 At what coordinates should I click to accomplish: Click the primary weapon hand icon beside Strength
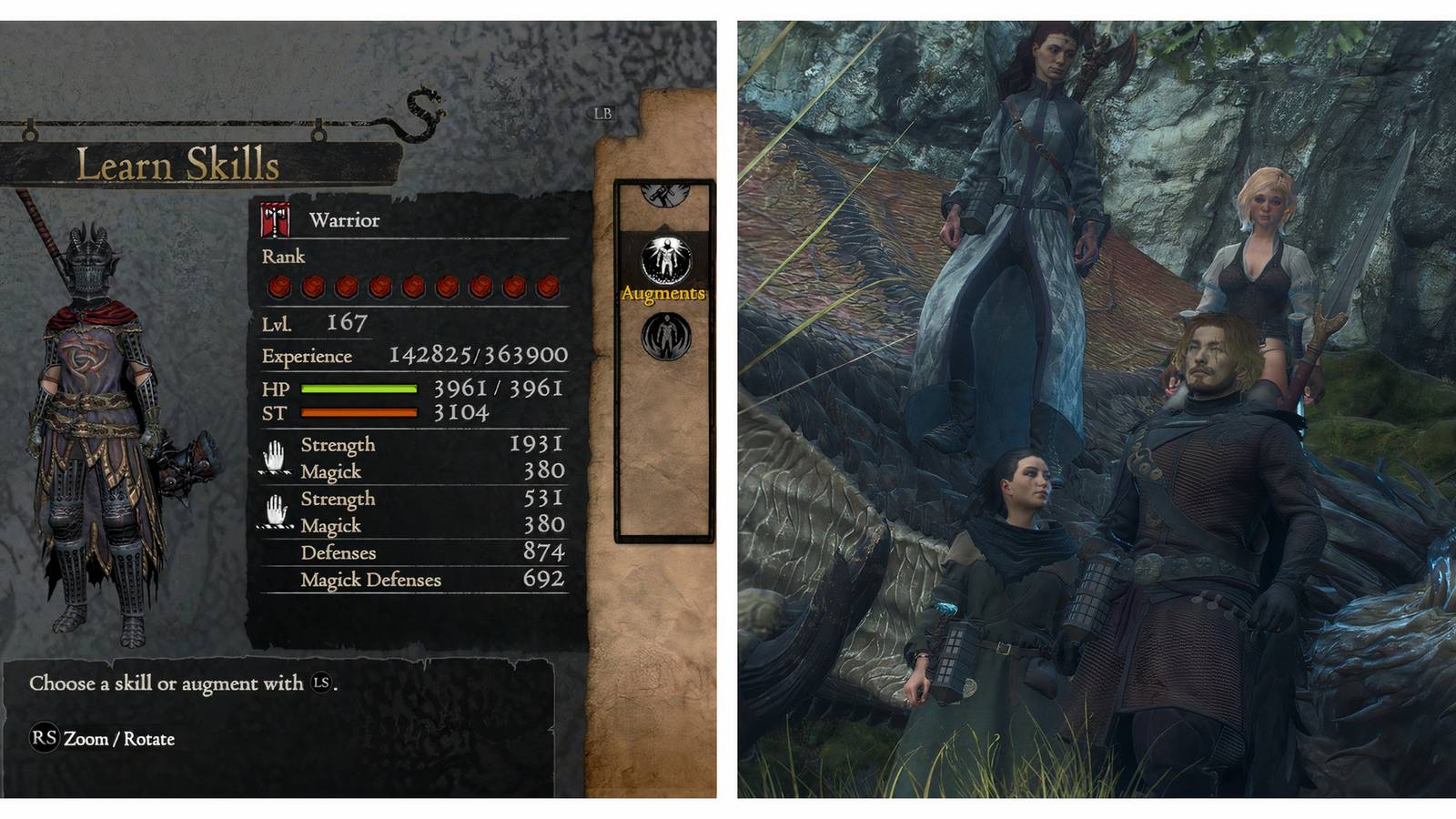click(x=276, y=458)
